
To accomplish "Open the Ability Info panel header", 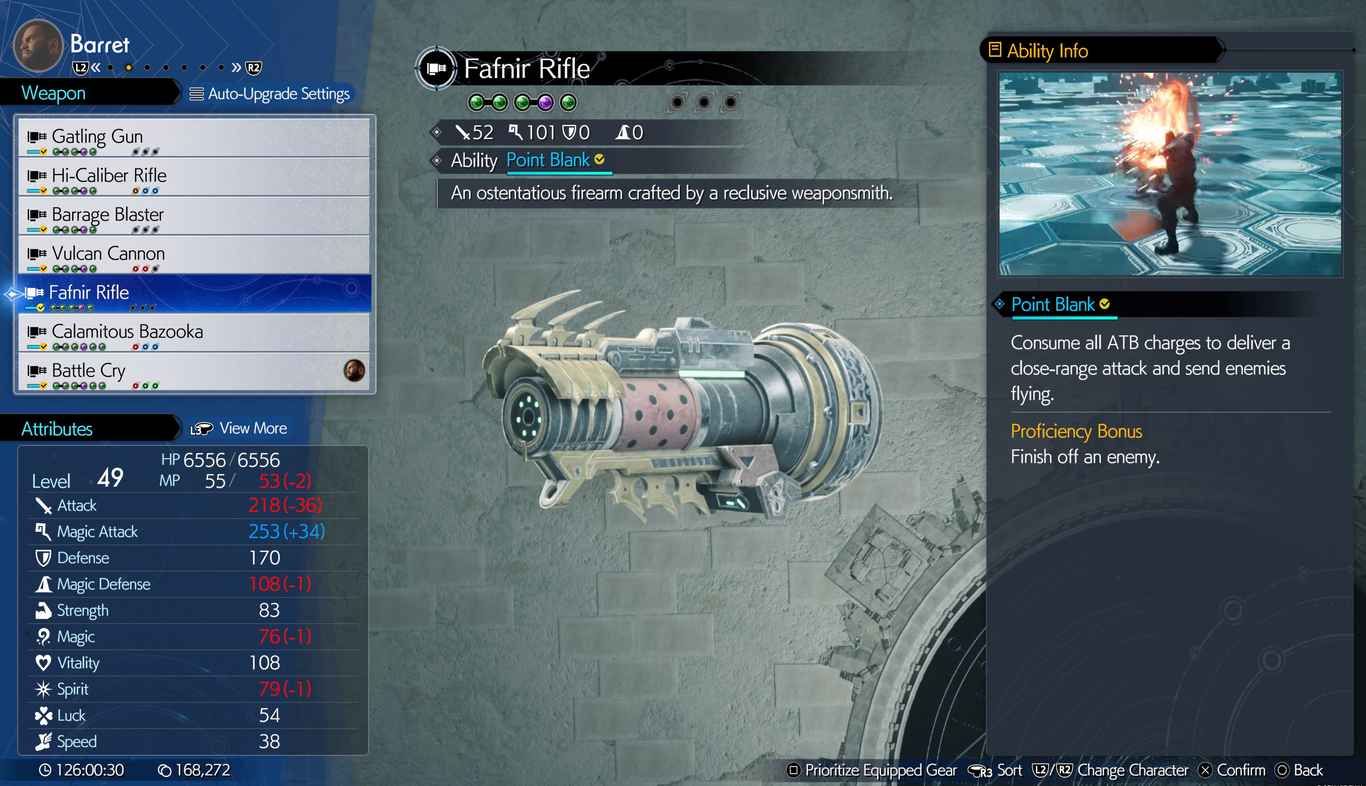I will tap(1047, 50).
